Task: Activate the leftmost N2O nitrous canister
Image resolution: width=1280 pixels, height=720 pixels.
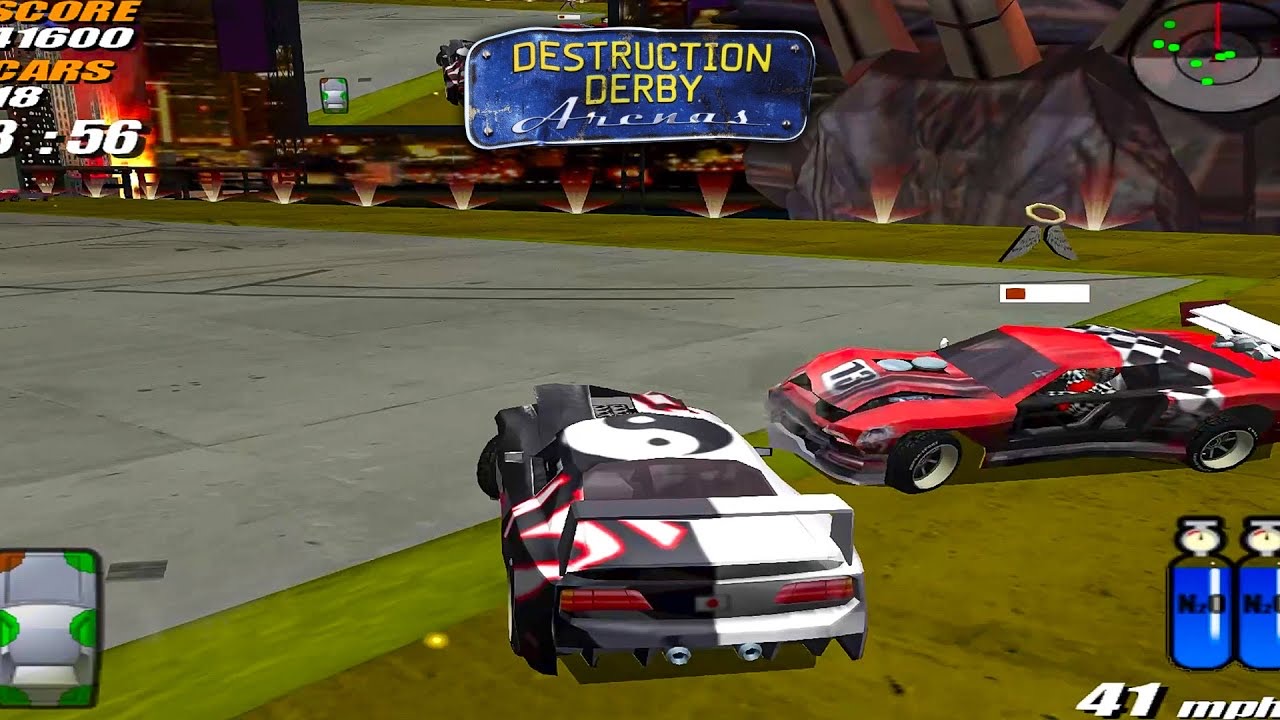Action: click(1200, 600)
